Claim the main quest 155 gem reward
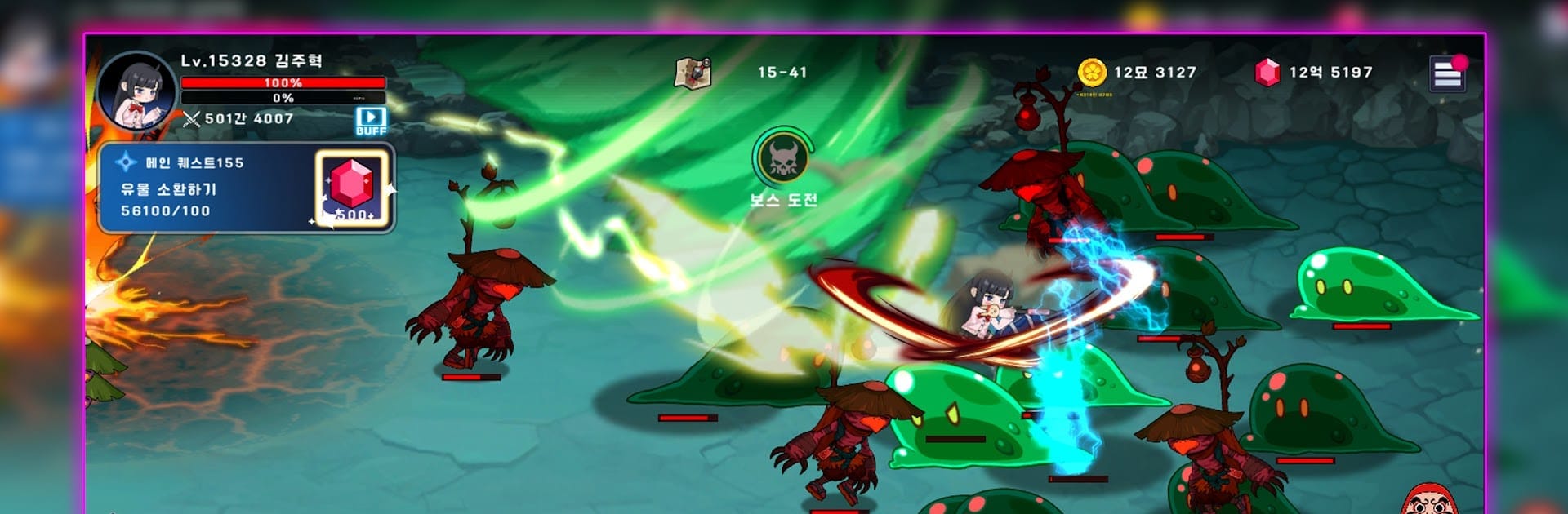This screenshot has height=514, width=1568. coord(354,189)
